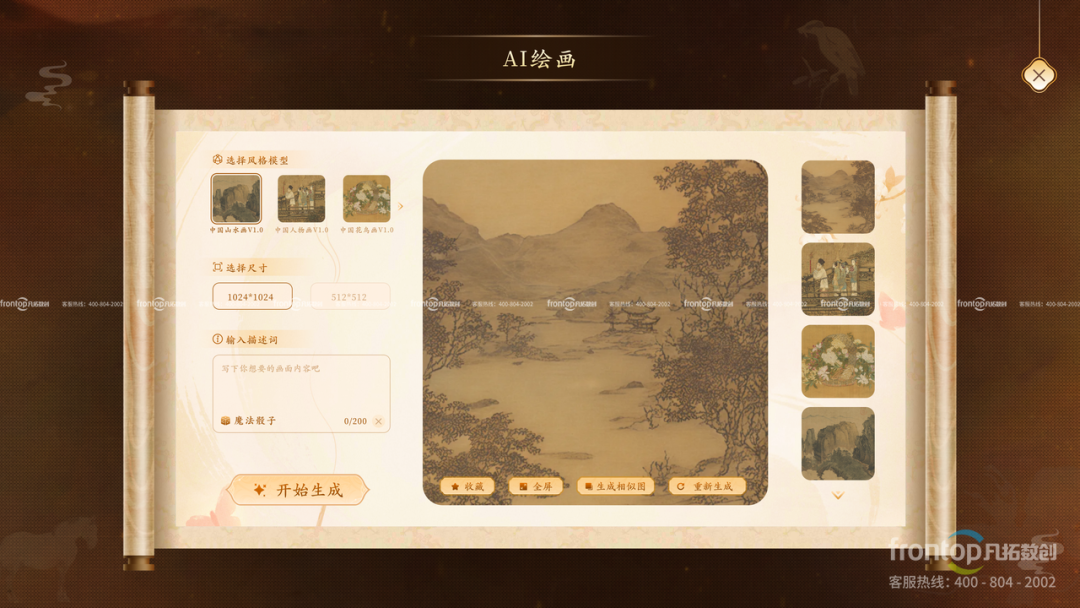
Task: Open the rocky cliffs history thumbnail
Action: [838, 443]
